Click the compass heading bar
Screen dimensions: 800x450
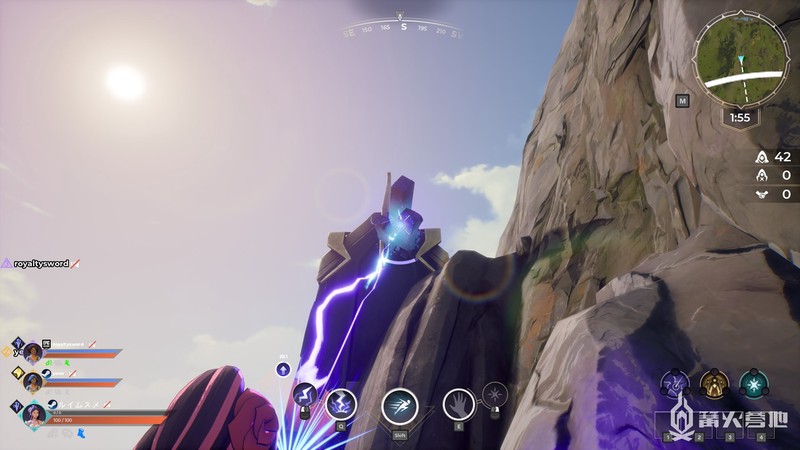coord(403,28)
